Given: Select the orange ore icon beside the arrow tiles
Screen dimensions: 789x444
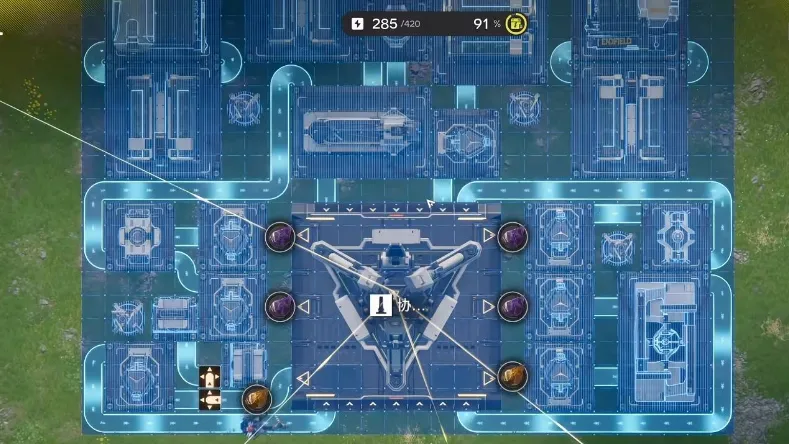Looking at the screenshot, I should point(256,398).
